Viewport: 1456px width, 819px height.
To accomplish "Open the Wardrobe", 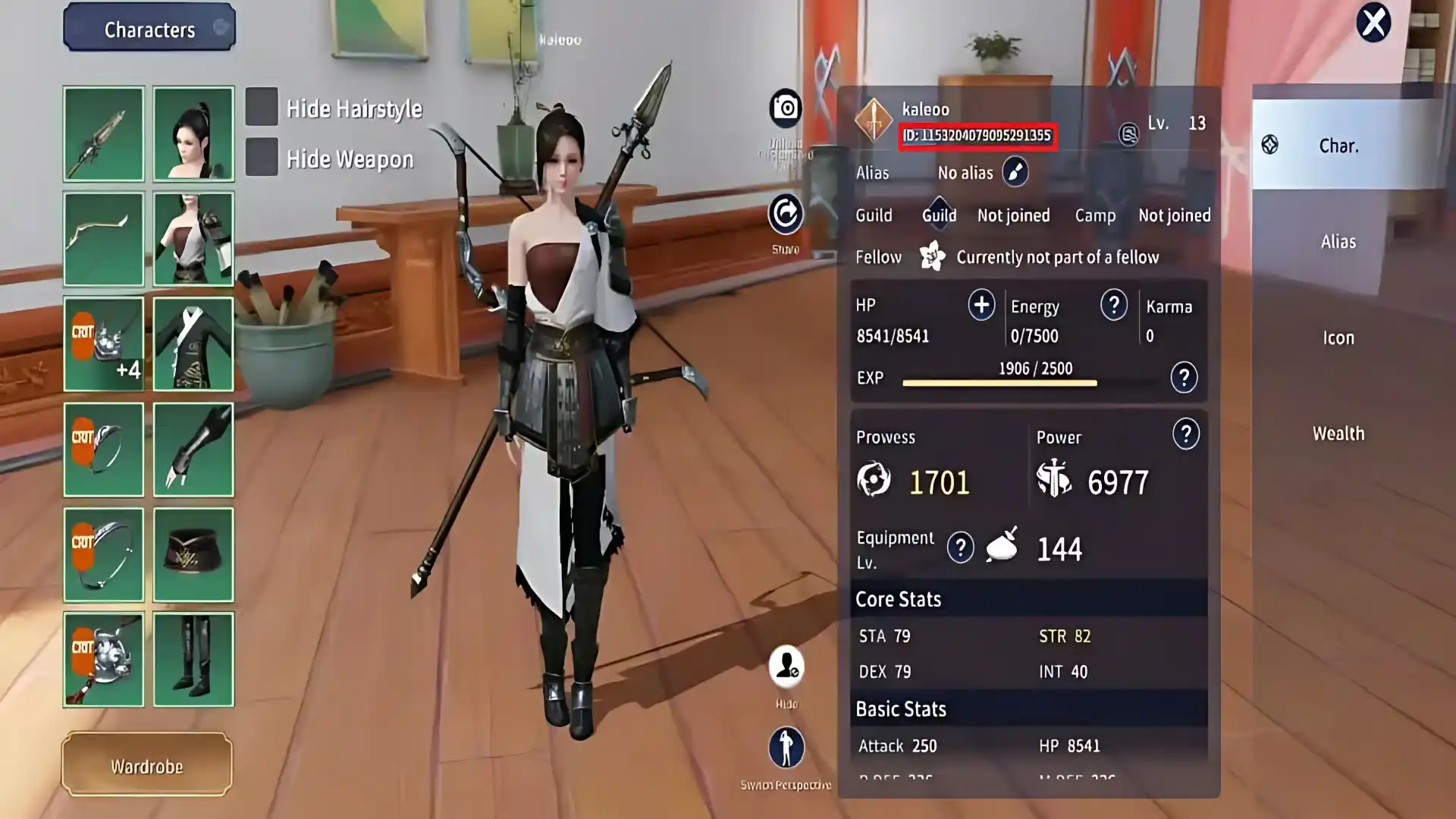I will [x=147, y=765].
